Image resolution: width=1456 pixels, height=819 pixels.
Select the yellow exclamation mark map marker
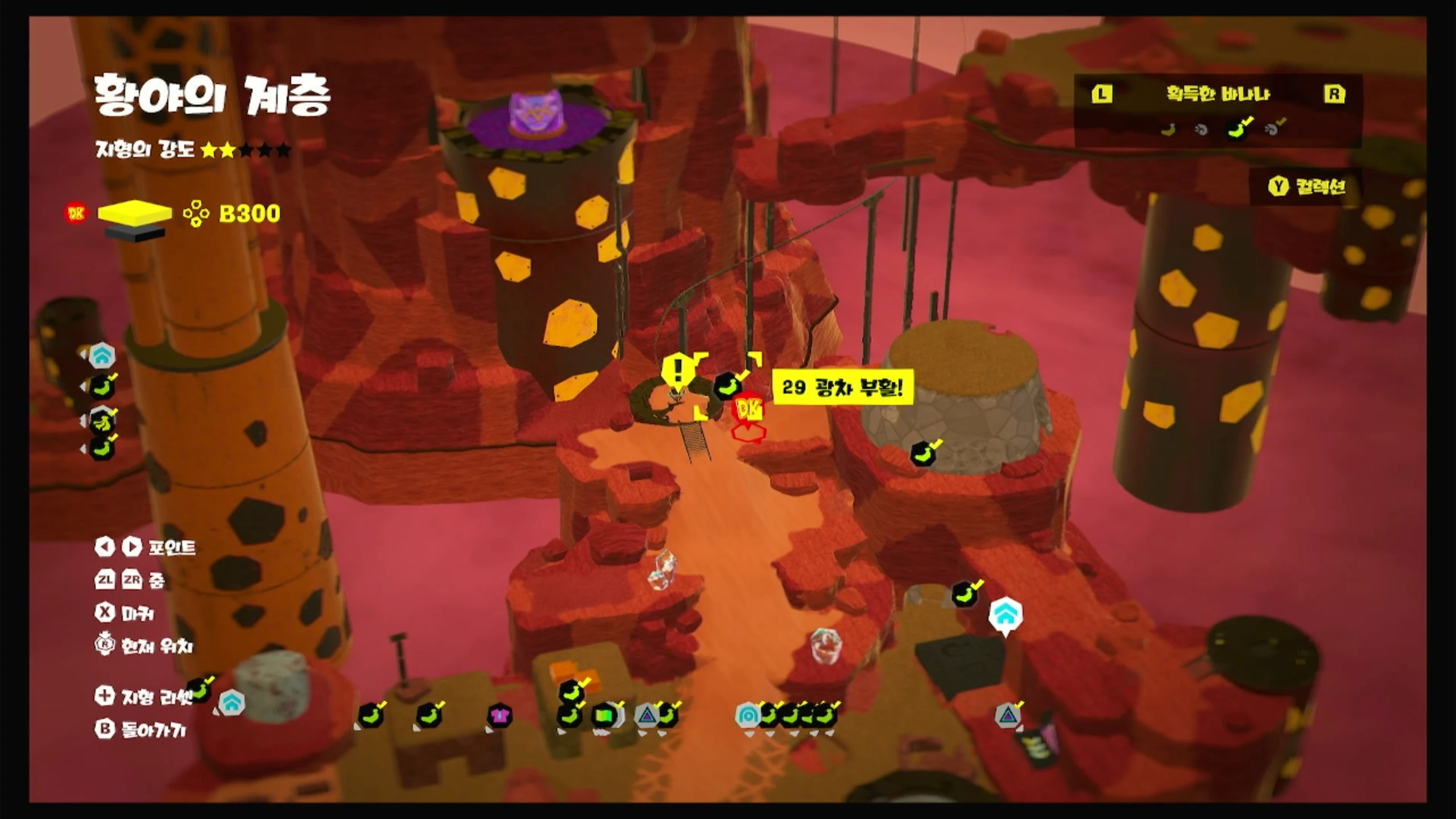(677, 371)
